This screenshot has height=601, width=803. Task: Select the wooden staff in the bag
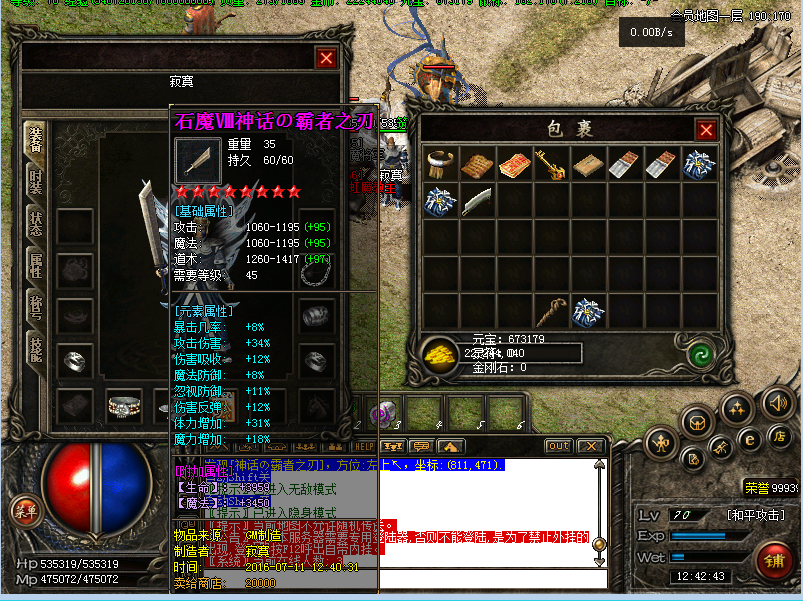pyautogui.click(x=547, y=311)
